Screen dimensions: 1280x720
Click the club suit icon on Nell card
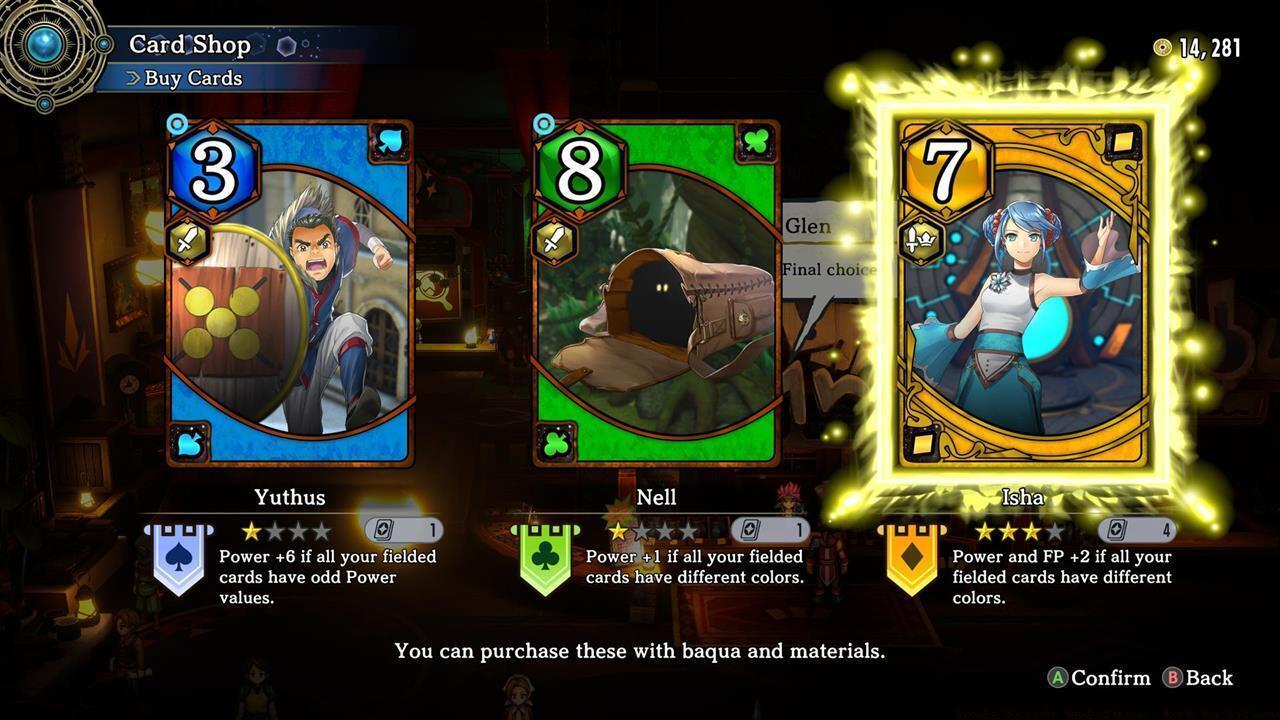(755, 141)
